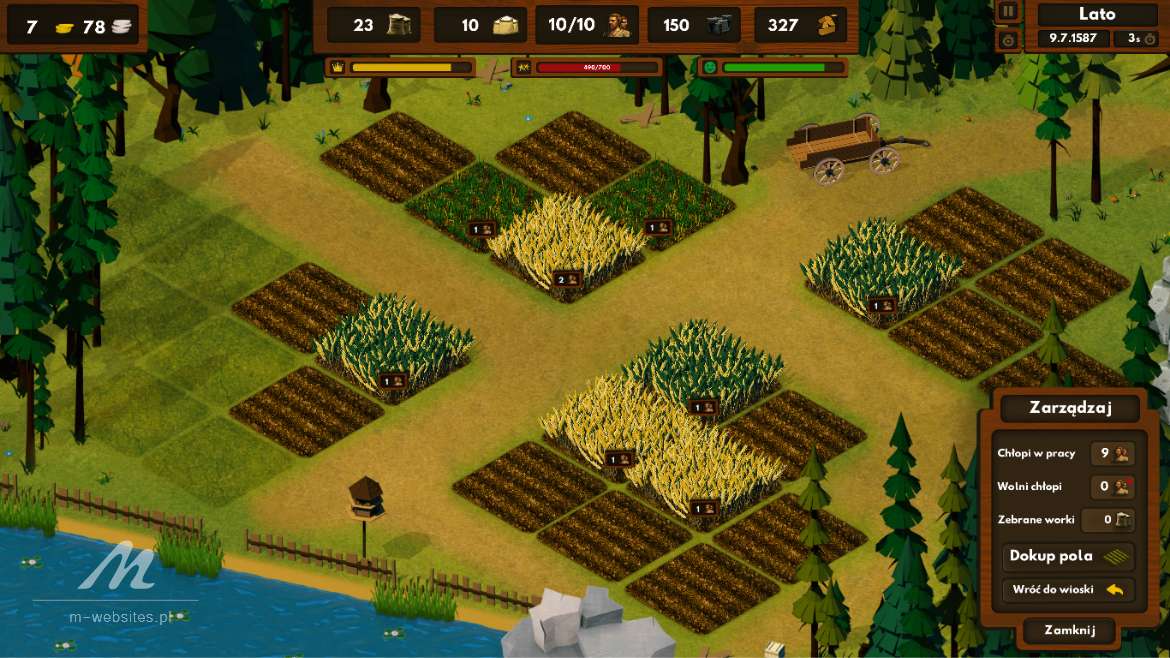Image resolution: width=1170 pixels, height=658 pixels.
Task: Buy more fields with Dokup pola
Action: coord(1067,557)
